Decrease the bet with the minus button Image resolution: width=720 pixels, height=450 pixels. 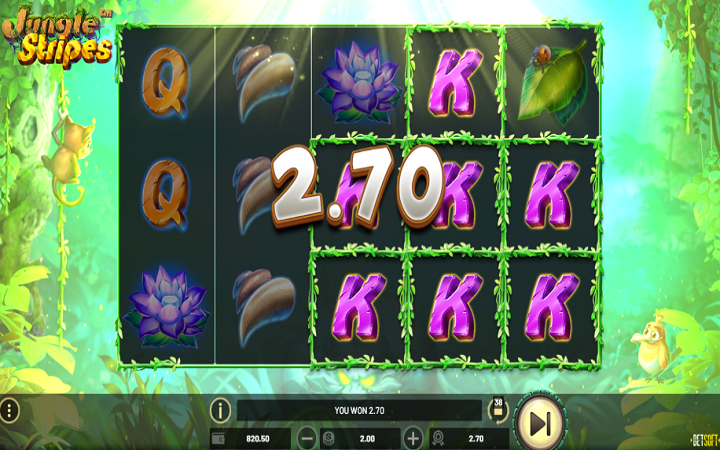tap(307, 438)
